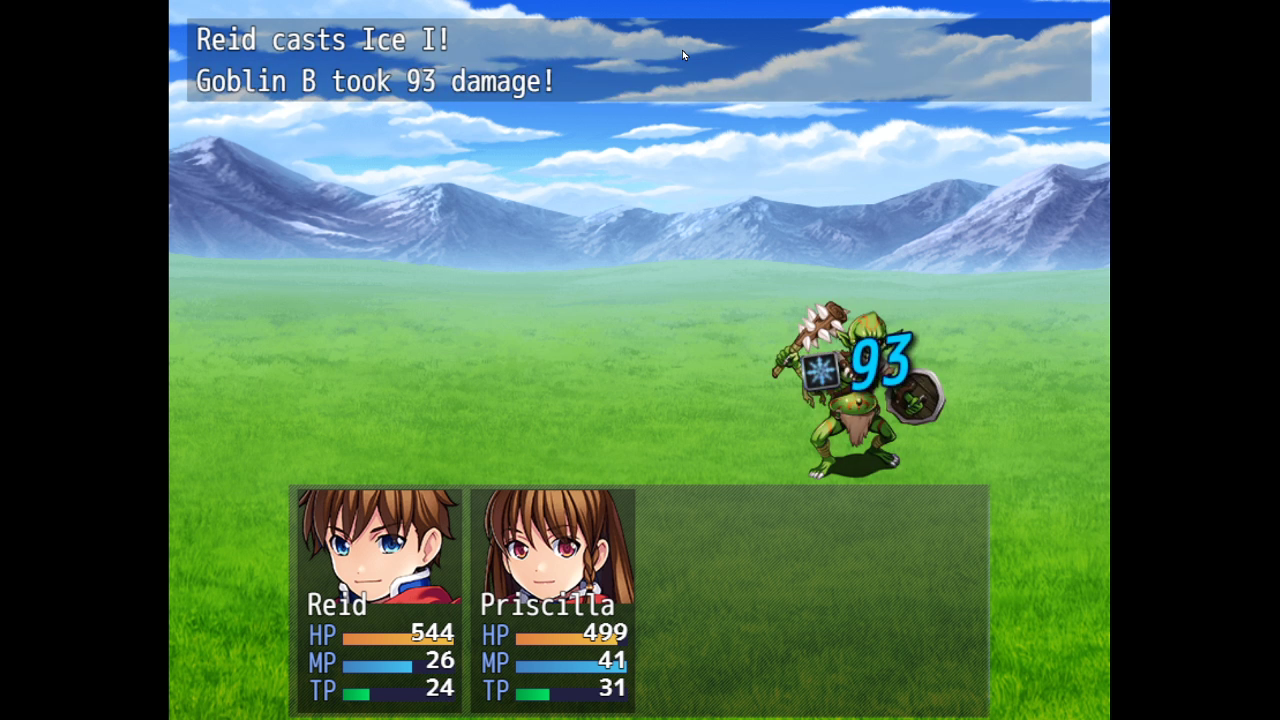Click the ice spell icon beside the damage number
The height and width of the screenshot is (720, 1280).
[820, 372]
